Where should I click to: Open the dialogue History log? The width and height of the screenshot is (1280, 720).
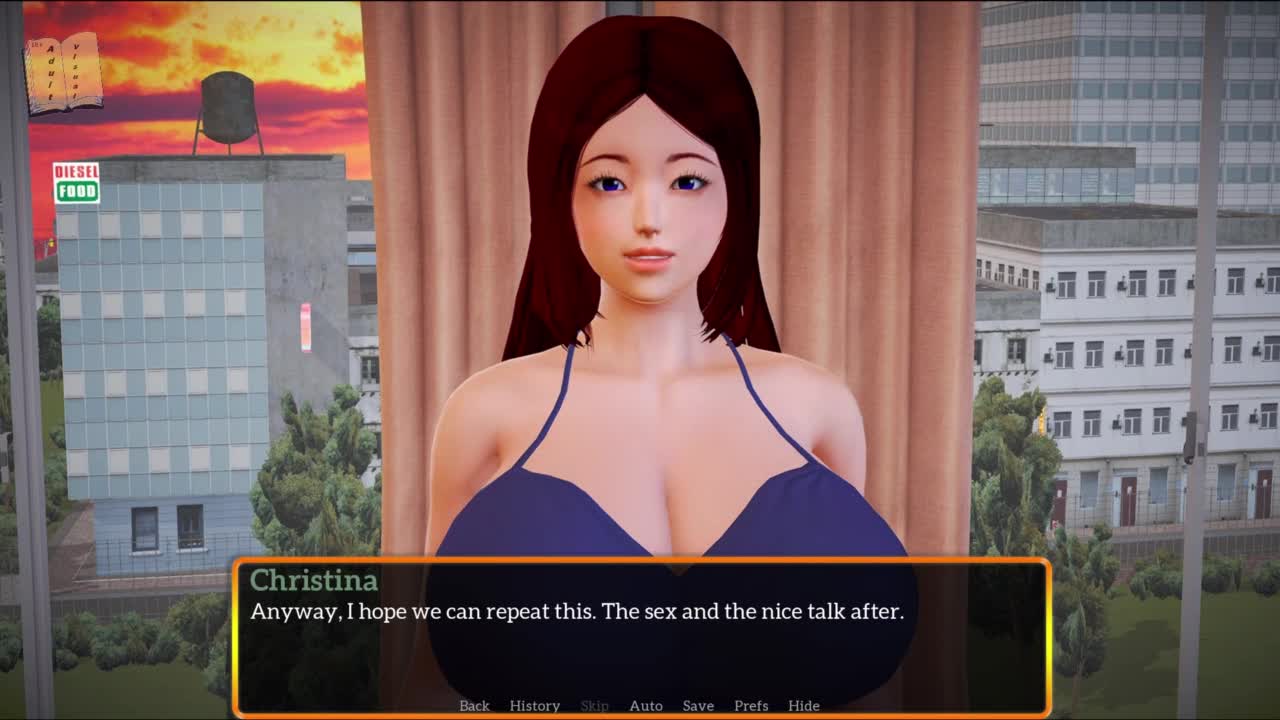coord(534,705)
